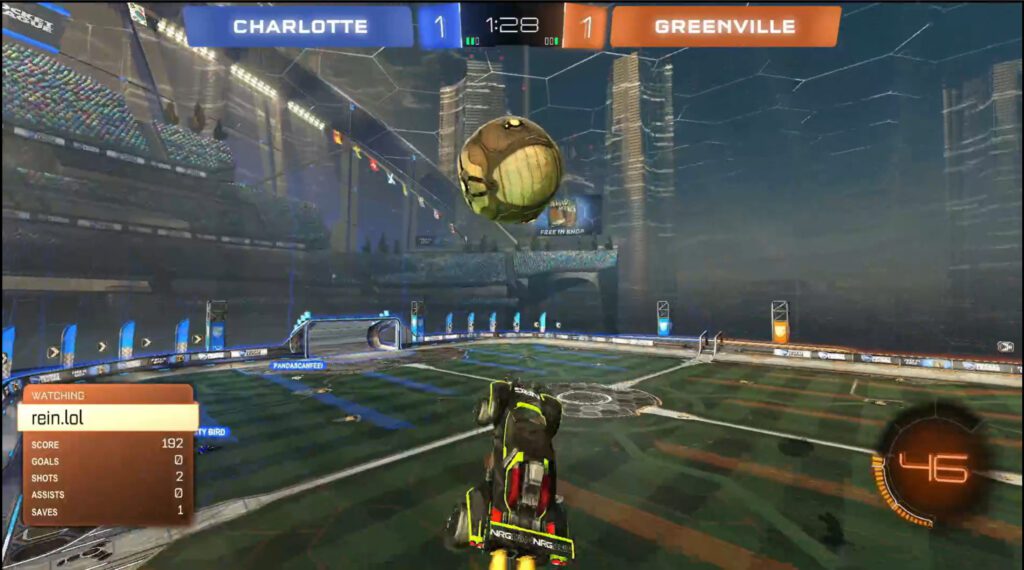Select the rein.lol watched player nameplate
1024x570 pixels.
coord(107,417)
